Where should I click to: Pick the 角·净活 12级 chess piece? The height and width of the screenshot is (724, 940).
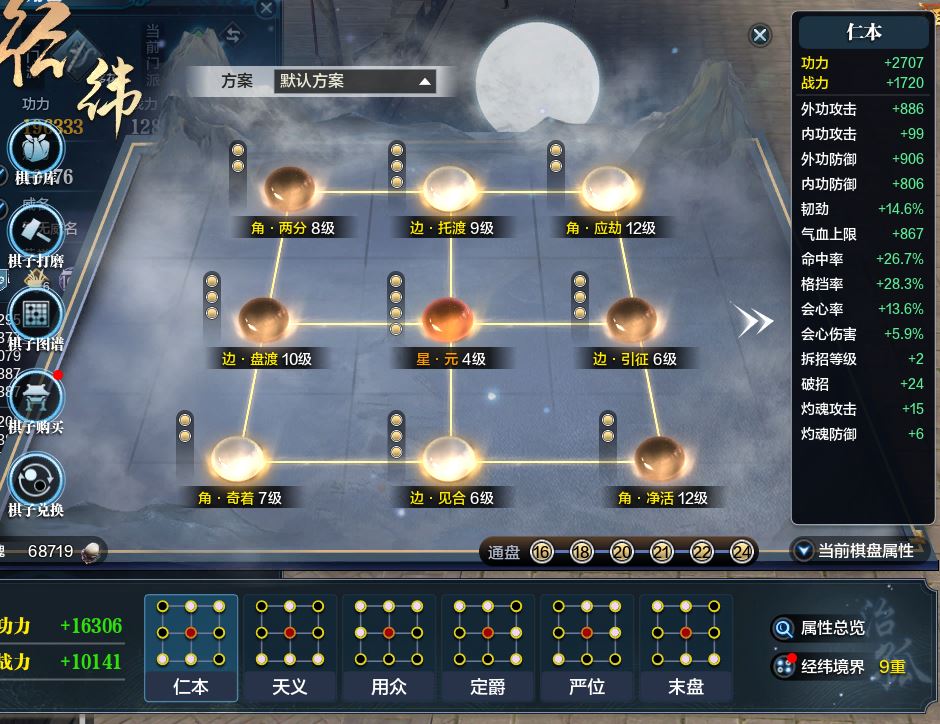(661, 459)
